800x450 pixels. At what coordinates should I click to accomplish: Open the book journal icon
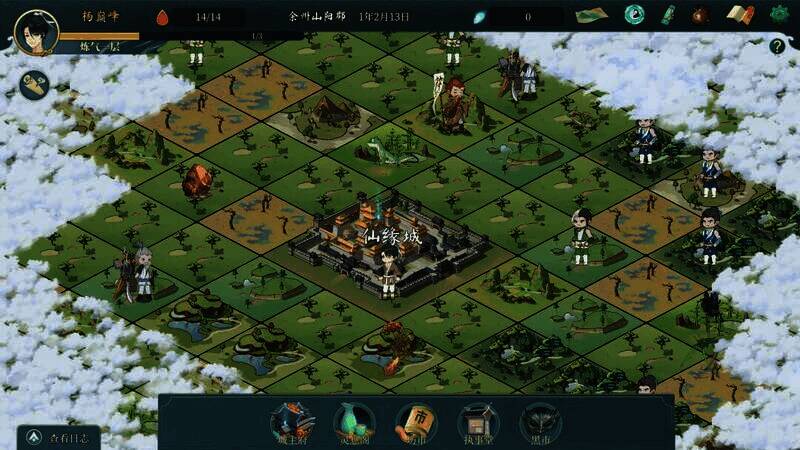(740, 15)
